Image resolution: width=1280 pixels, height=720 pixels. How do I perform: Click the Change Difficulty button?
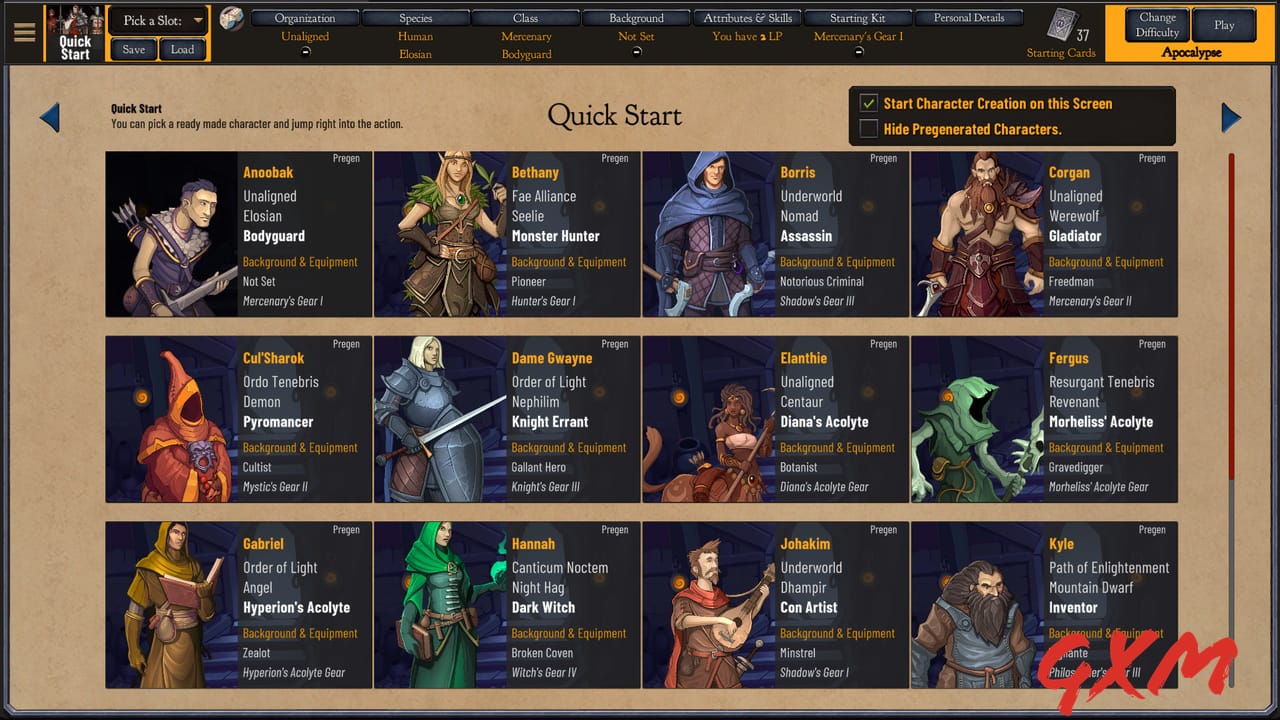[x=1156, y=25]
